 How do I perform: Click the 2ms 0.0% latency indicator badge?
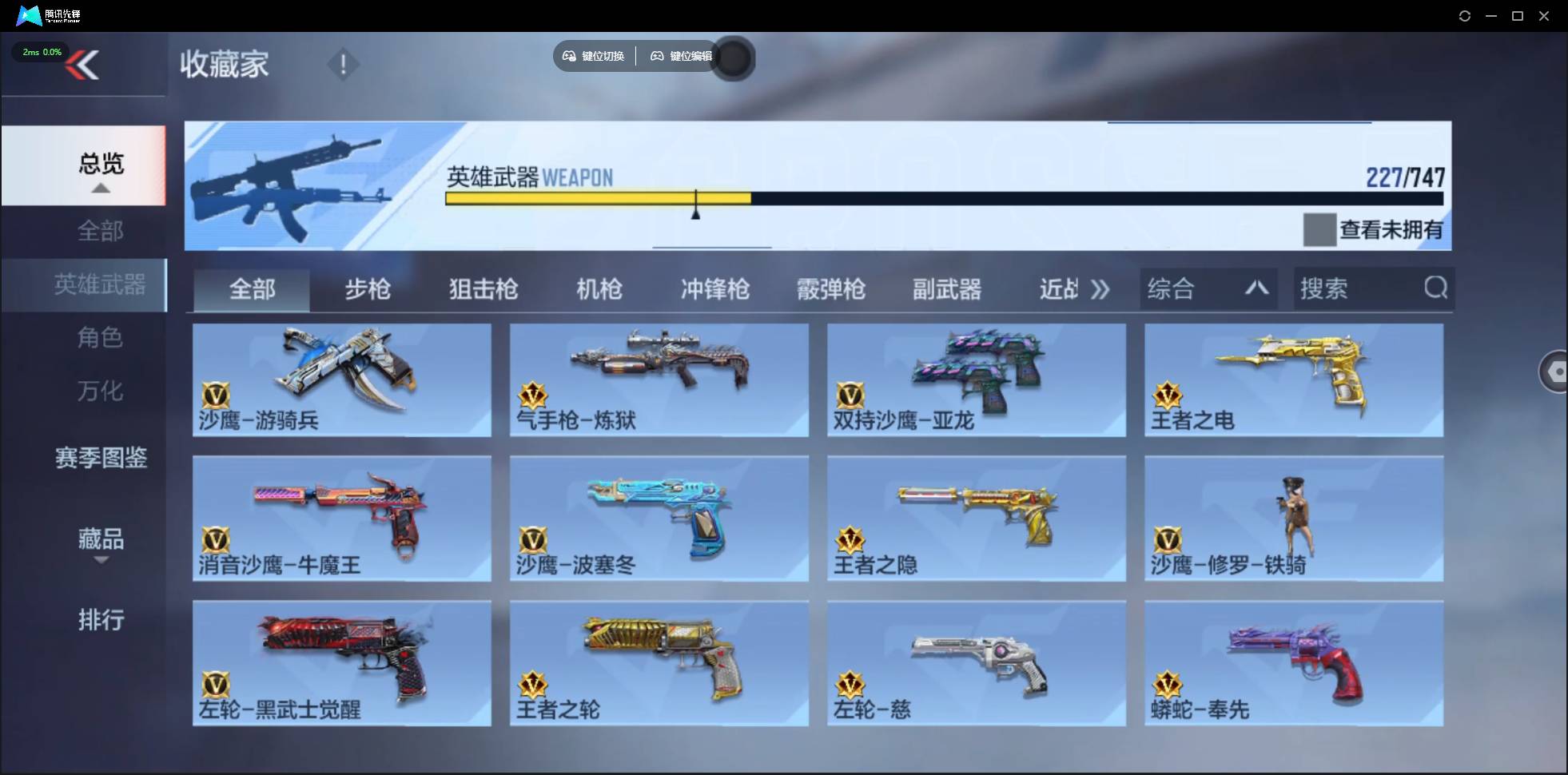tap(41, 51)
